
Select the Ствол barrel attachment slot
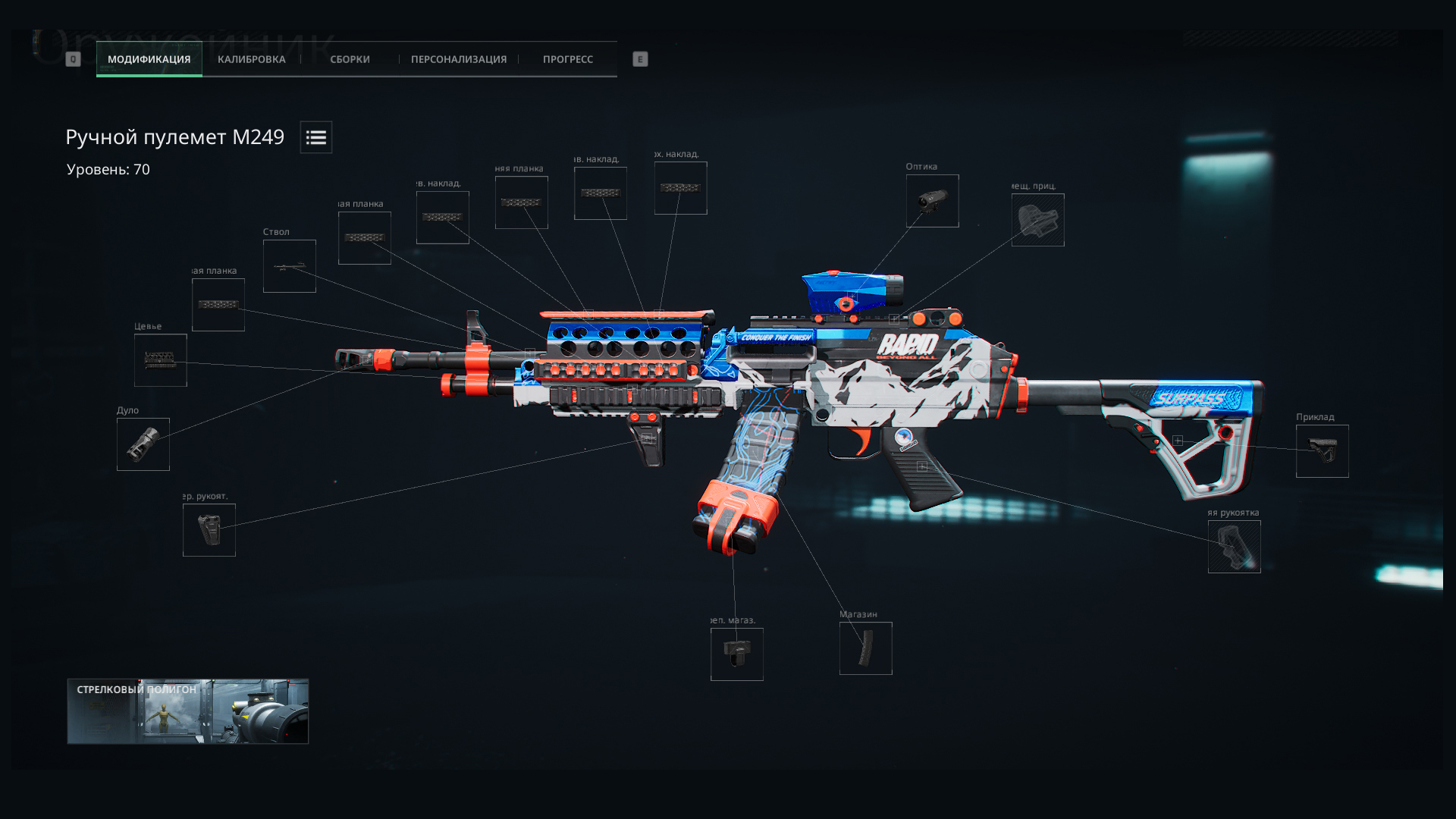coord(289,266)
